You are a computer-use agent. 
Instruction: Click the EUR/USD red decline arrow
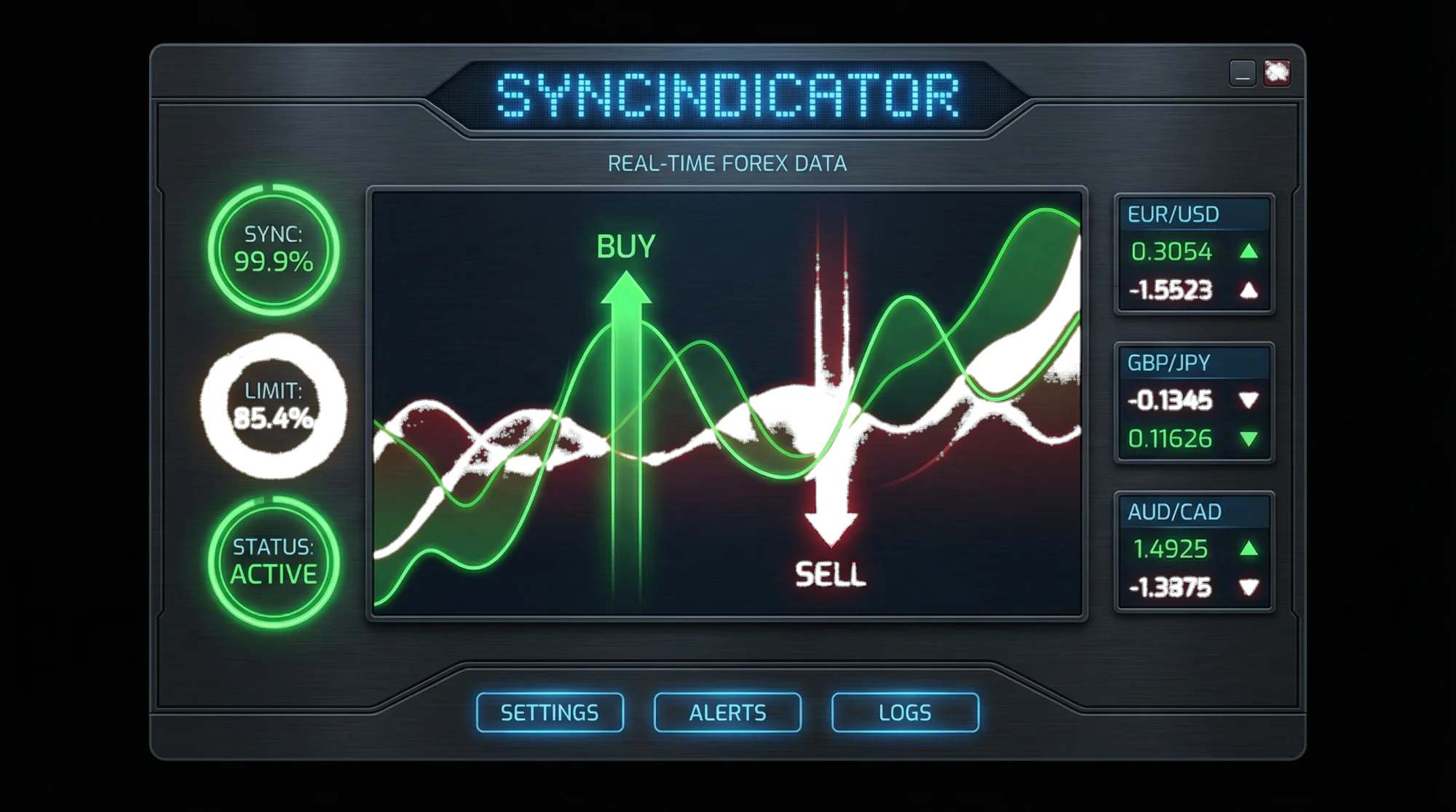(x=1249, y=289)
